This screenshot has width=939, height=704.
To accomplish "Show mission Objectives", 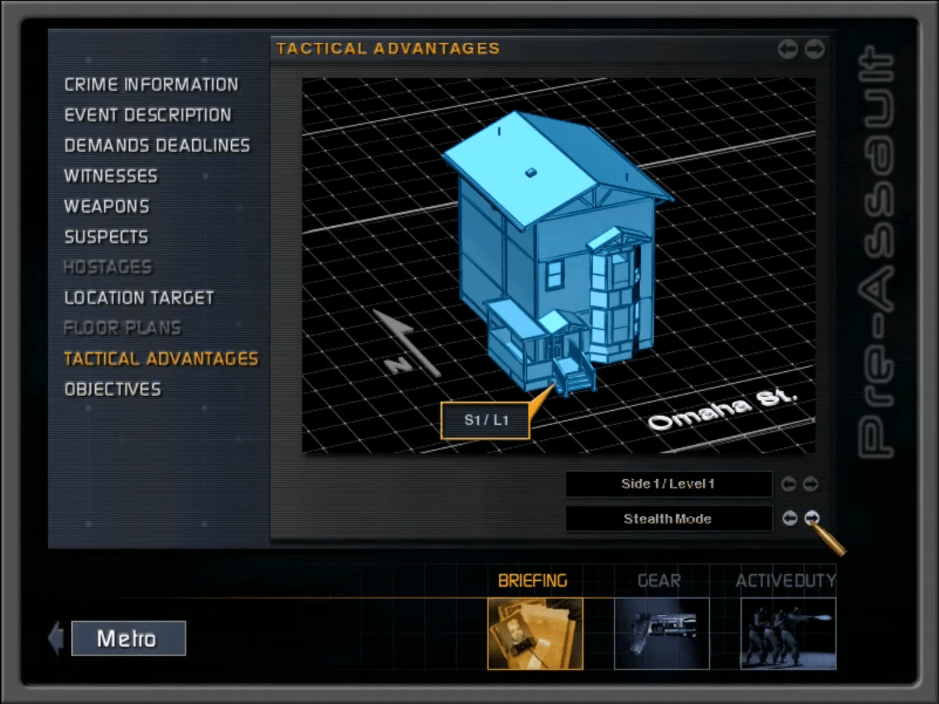I will pyautogui.click(x=112, y=389).
